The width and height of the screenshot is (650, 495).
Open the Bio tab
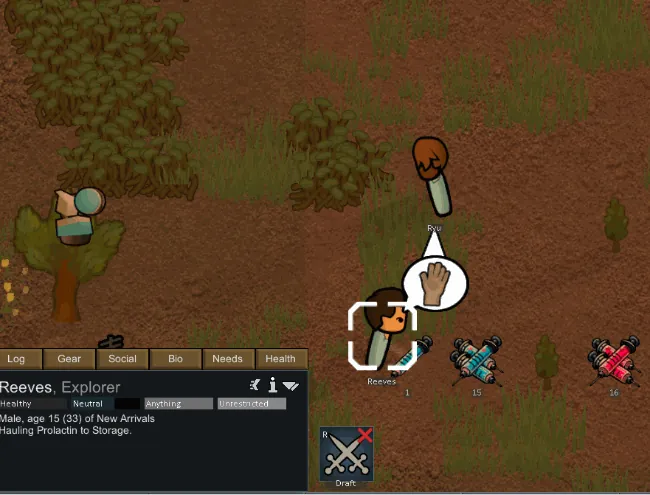(175, 359)
